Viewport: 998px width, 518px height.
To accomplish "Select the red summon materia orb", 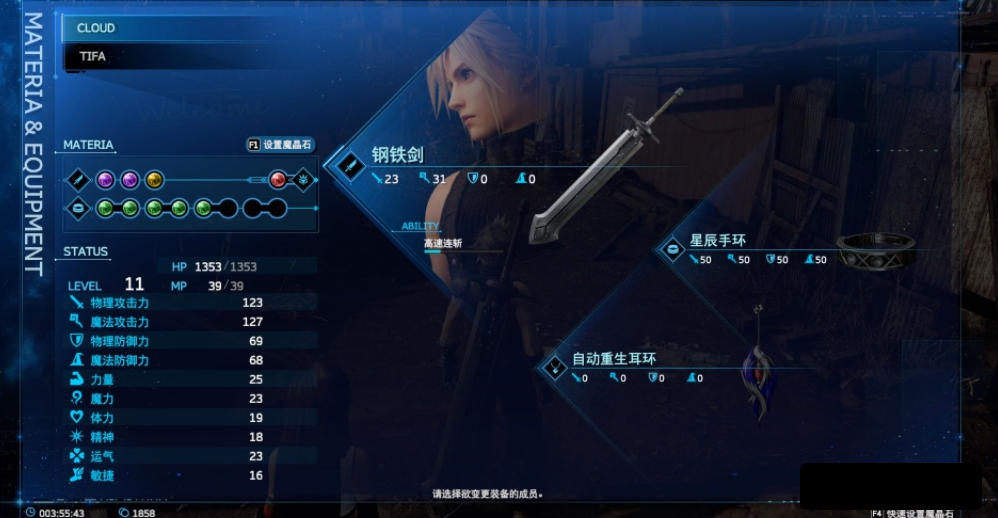I will click(278, 180).
